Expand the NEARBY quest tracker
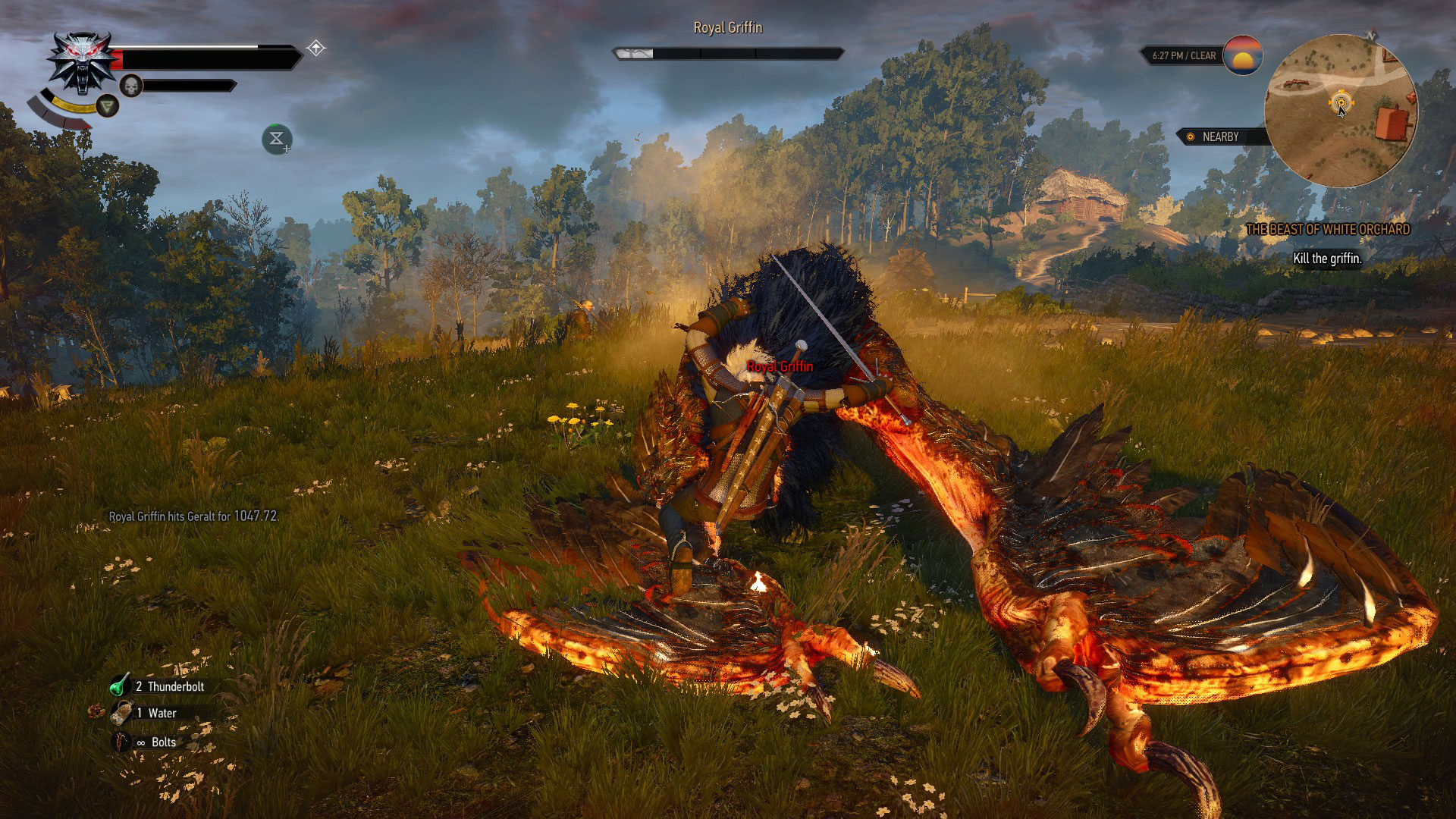 click(1220, 137)
